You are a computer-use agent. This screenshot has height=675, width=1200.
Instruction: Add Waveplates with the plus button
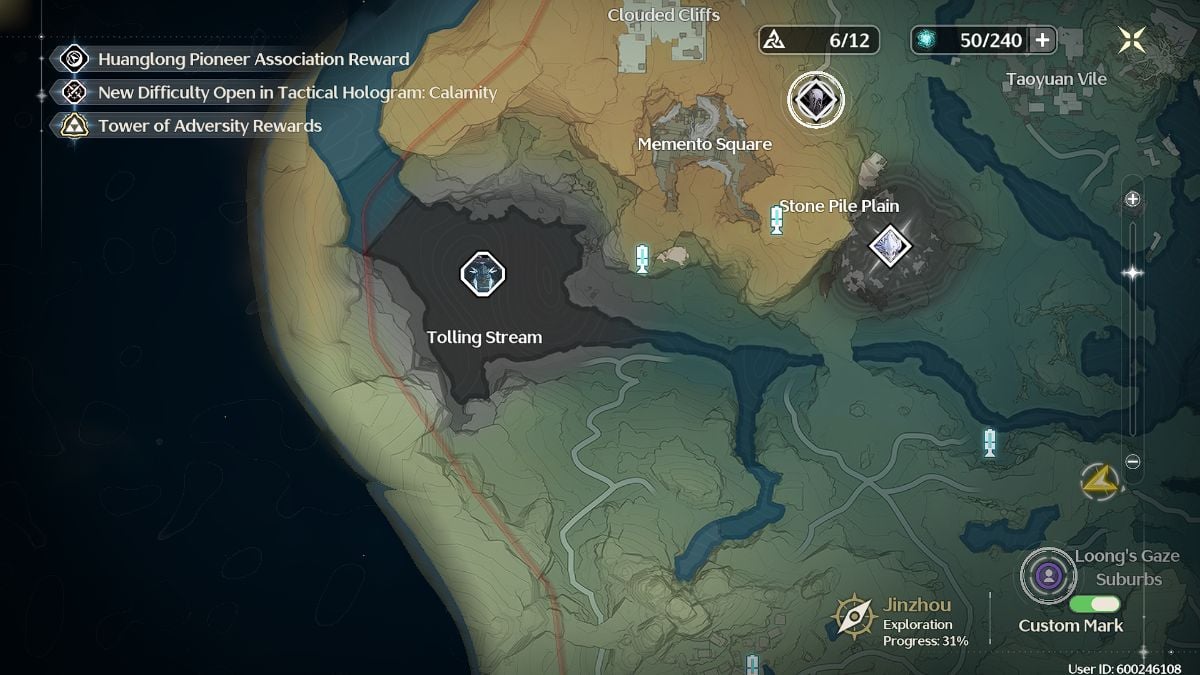(x=1042, y=40)
